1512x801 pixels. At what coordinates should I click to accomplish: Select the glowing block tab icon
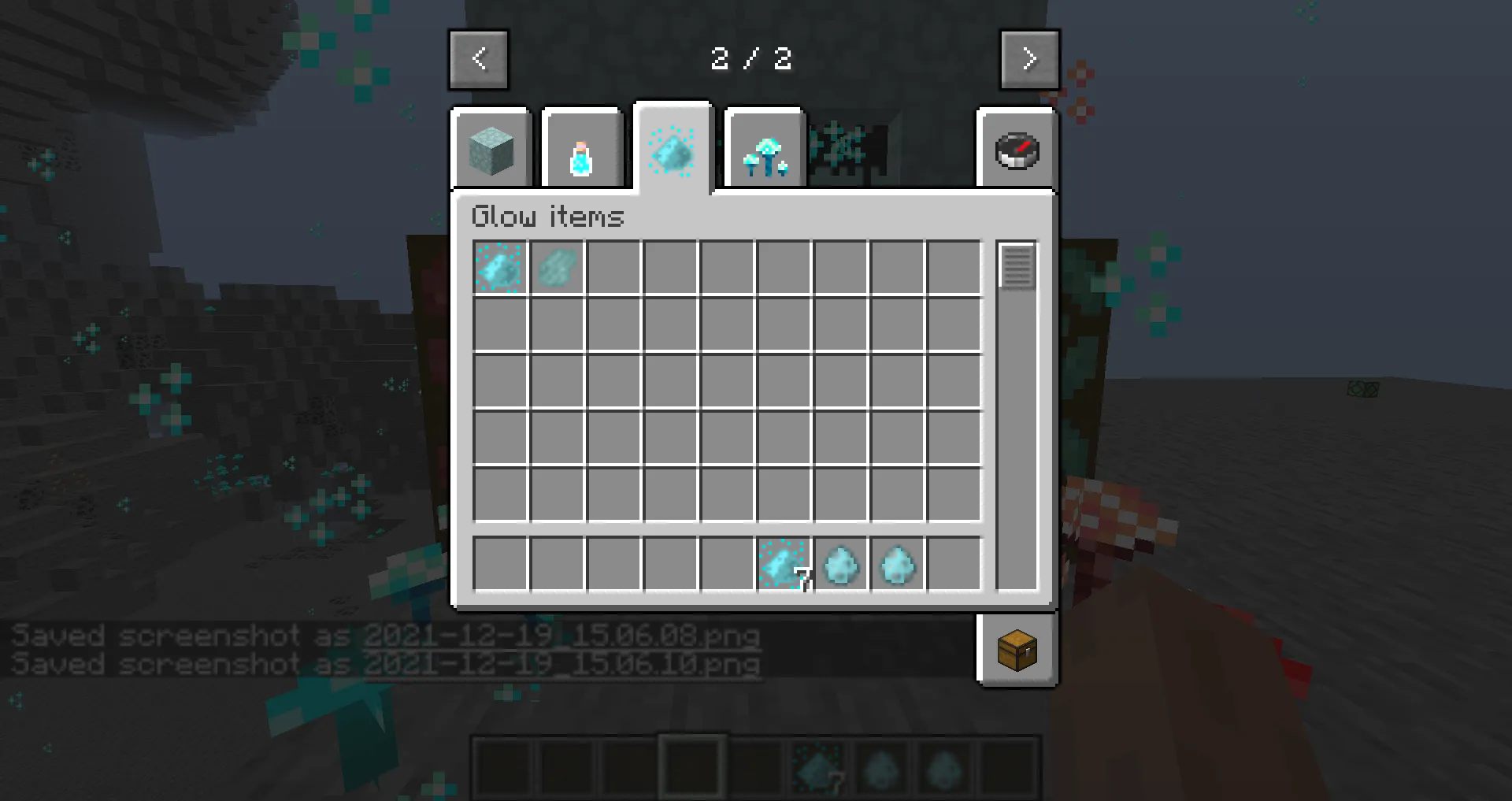pos(491,150)
